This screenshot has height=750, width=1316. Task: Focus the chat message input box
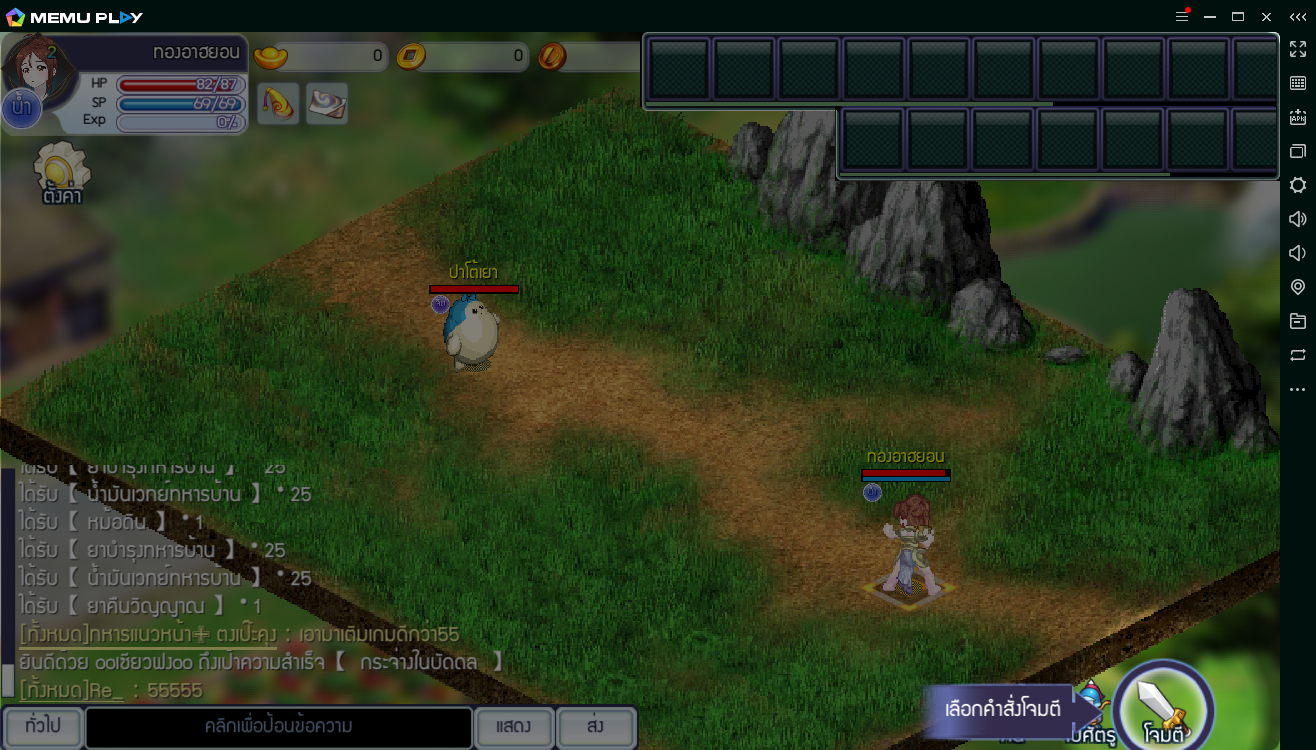(x=278, y=727)
